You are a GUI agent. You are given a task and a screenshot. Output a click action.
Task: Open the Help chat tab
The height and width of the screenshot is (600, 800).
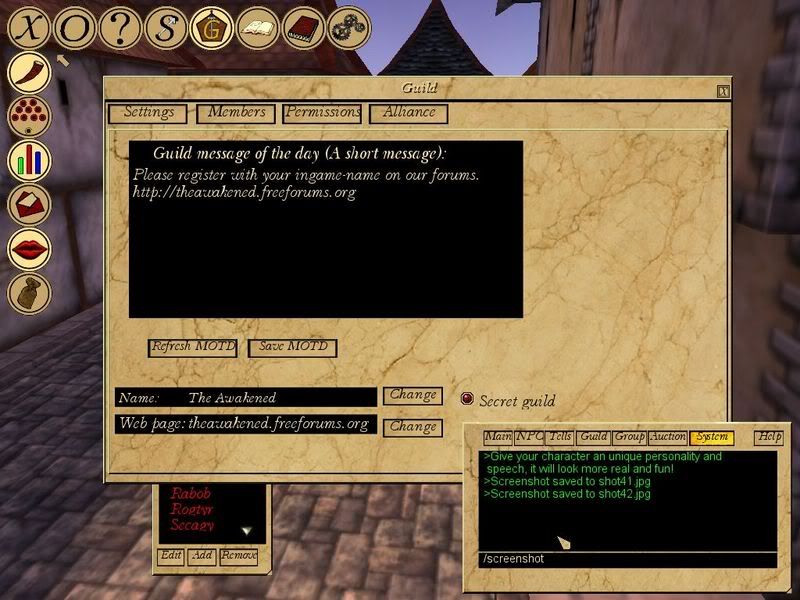(x=769, y=437)
